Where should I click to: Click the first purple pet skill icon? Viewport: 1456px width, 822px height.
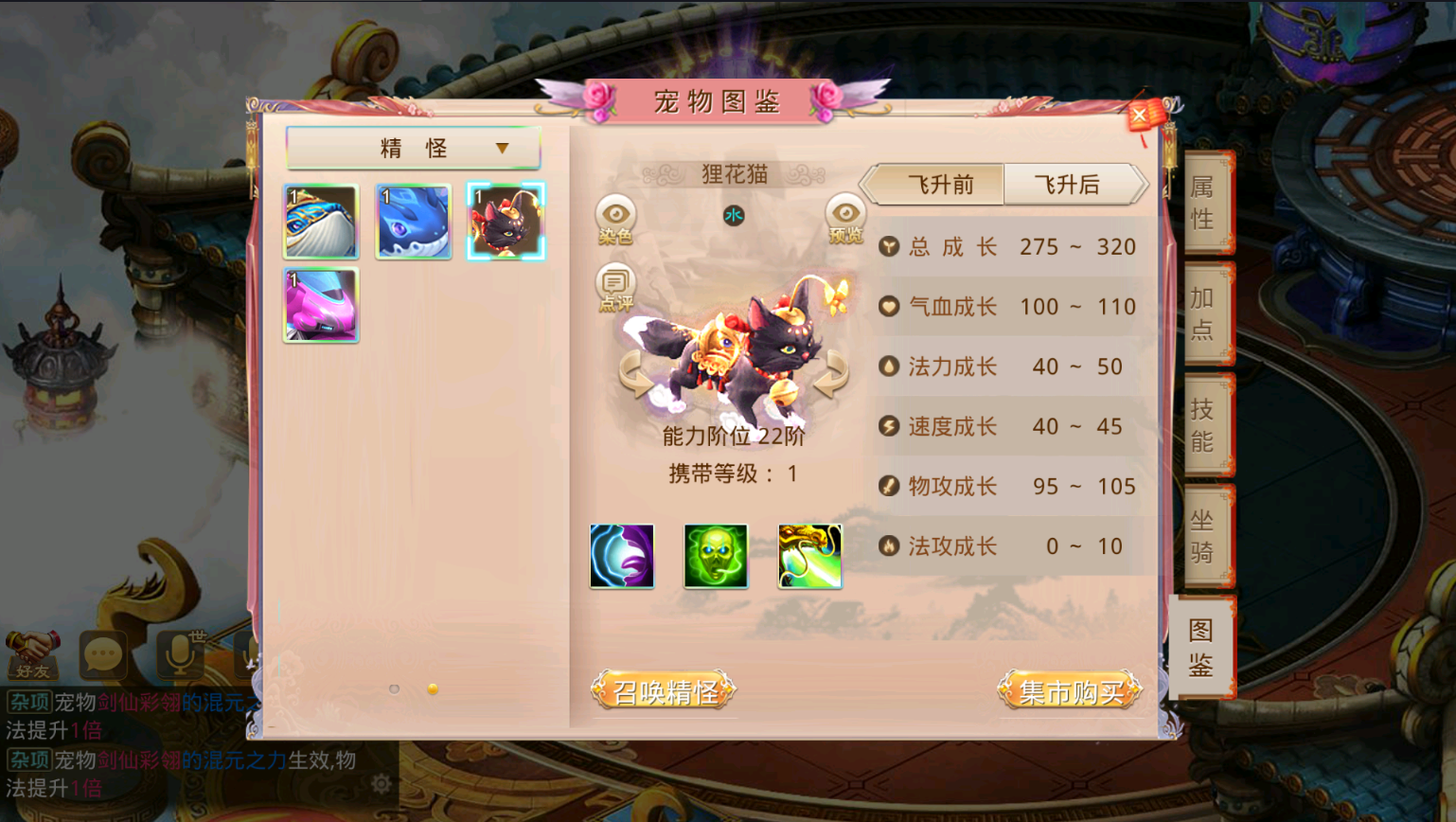click(622, 557)
